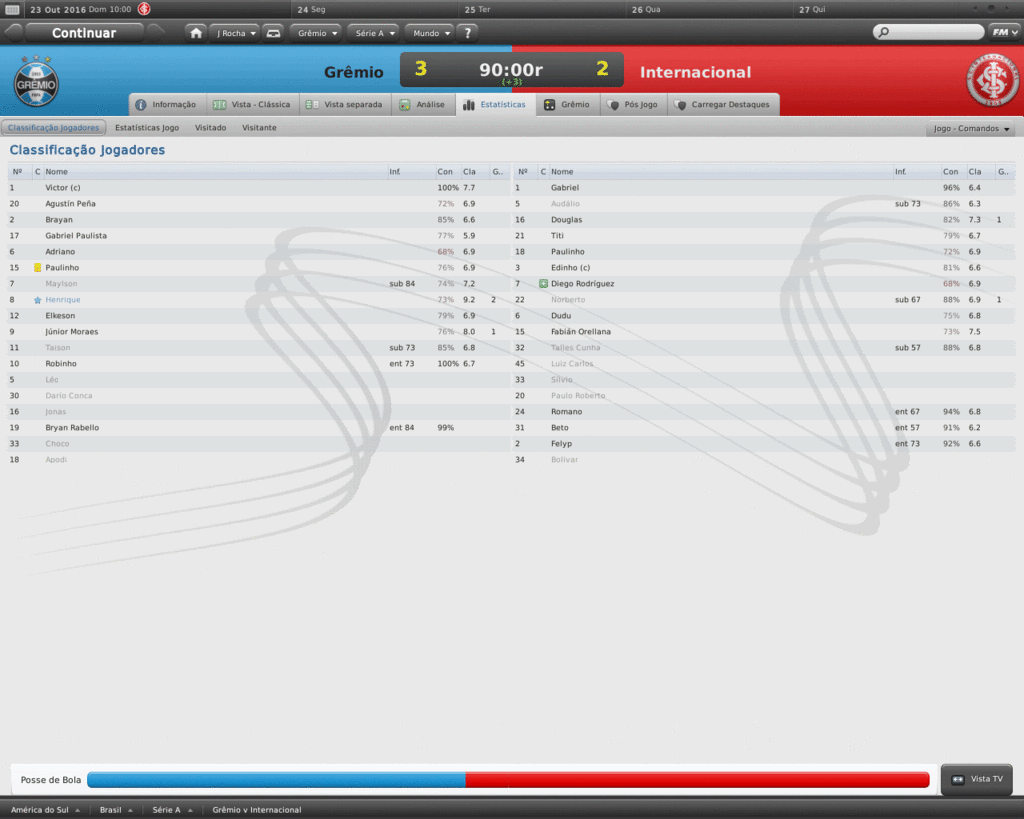Select the Carregar Destaques tab
This screenshot has height=819, width=1024.
(722, 104)
